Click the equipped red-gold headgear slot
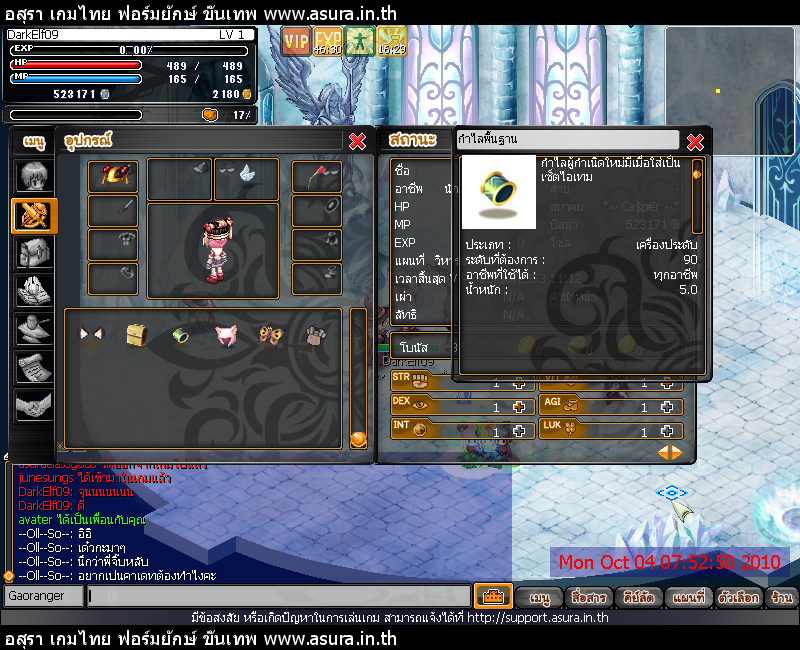The image size is (800, 650). coord(113,176)
